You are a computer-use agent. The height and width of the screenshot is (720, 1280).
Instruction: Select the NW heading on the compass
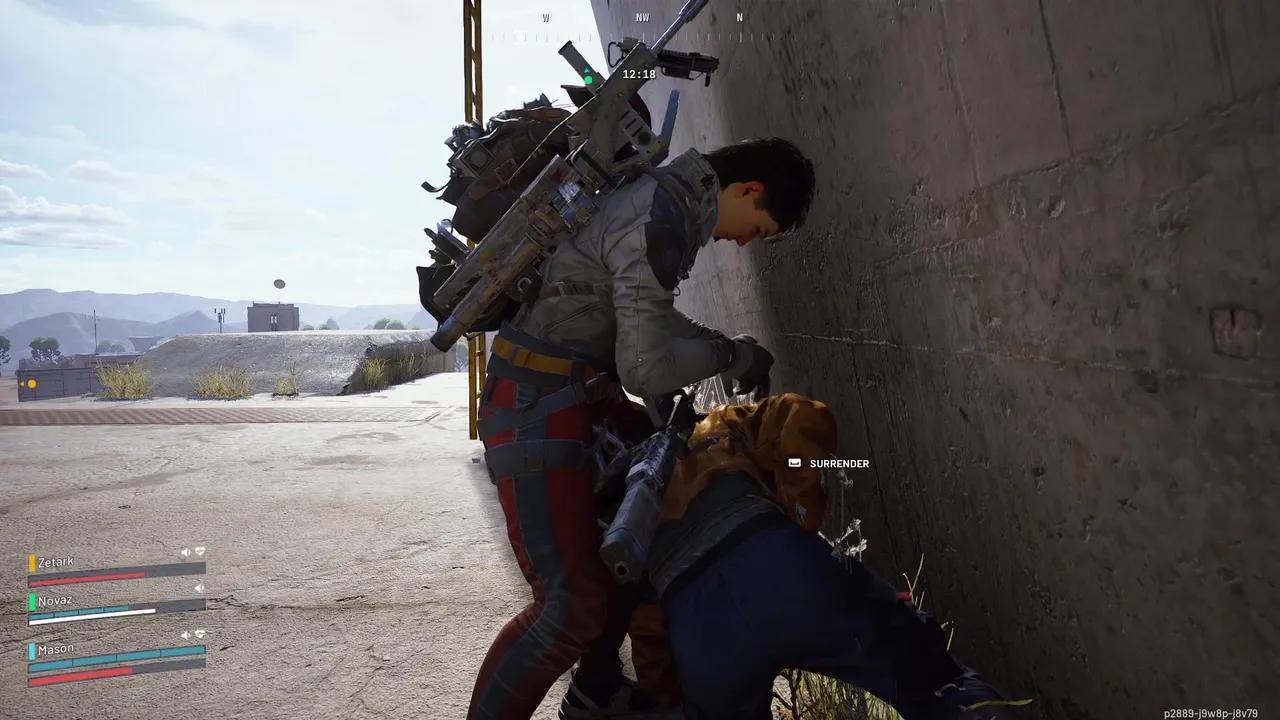coord(643,17)
